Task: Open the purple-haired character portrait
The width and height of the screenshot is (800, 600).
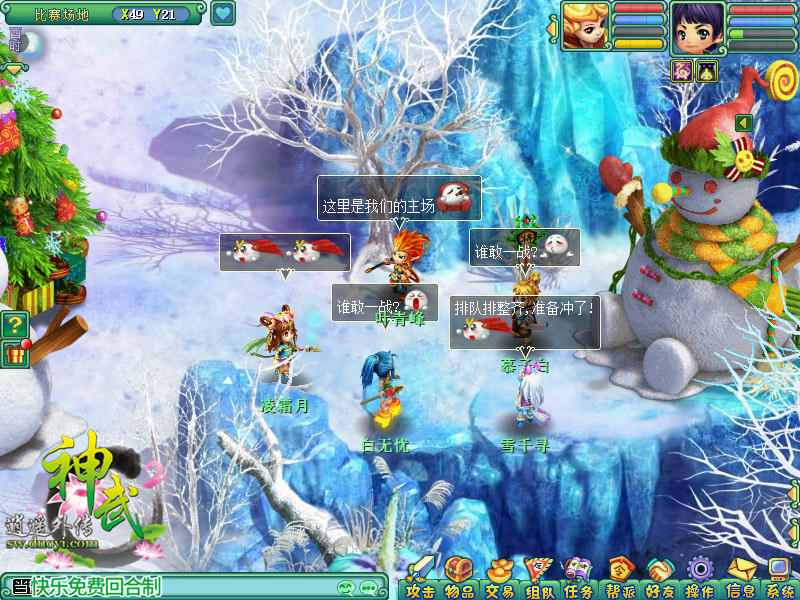Action: (697, 27)
